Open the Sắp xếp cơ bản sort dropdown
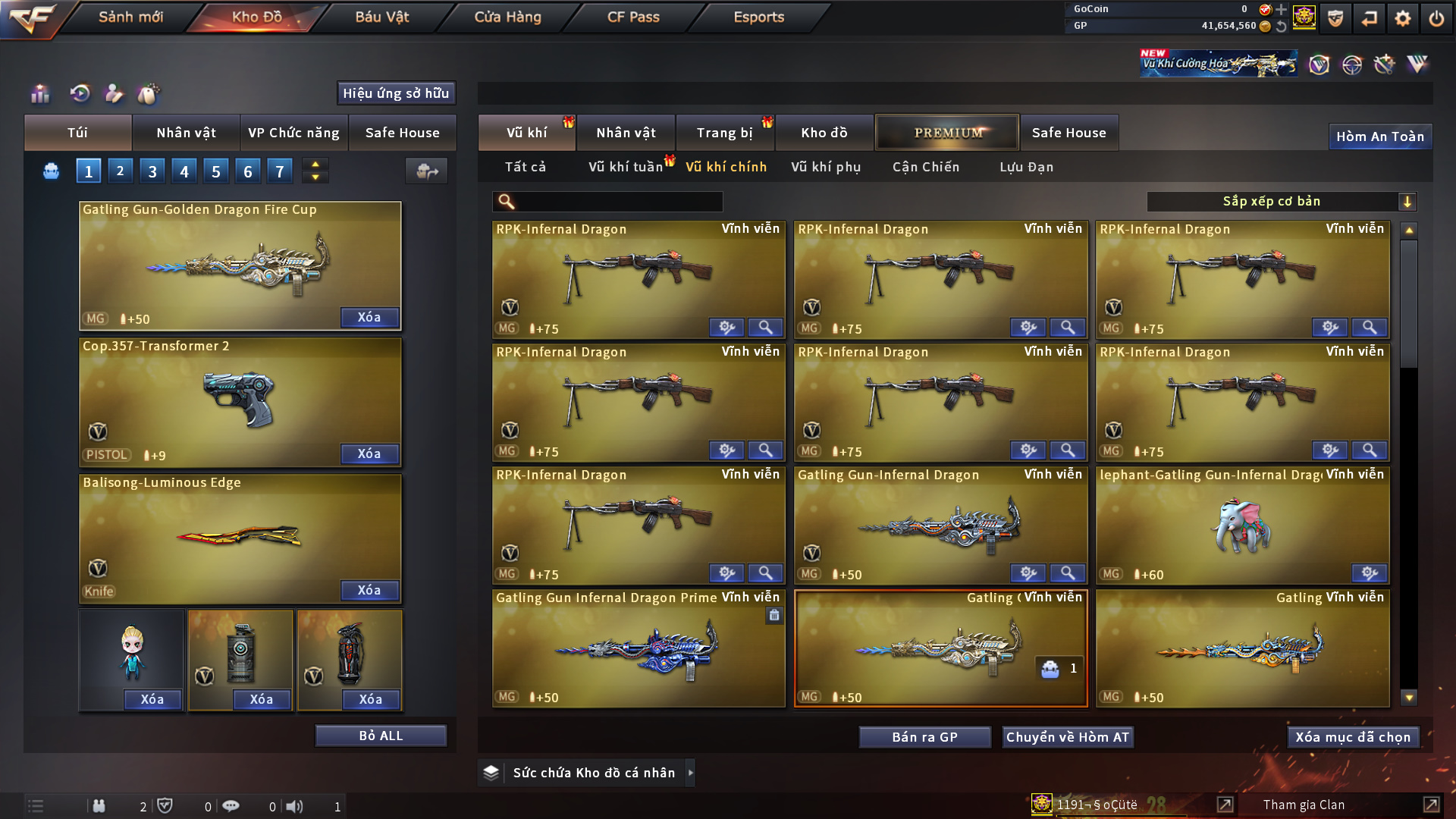The height and width of the screenshot is (819, 1456). pyautogui.click(x=1281, y=202)
